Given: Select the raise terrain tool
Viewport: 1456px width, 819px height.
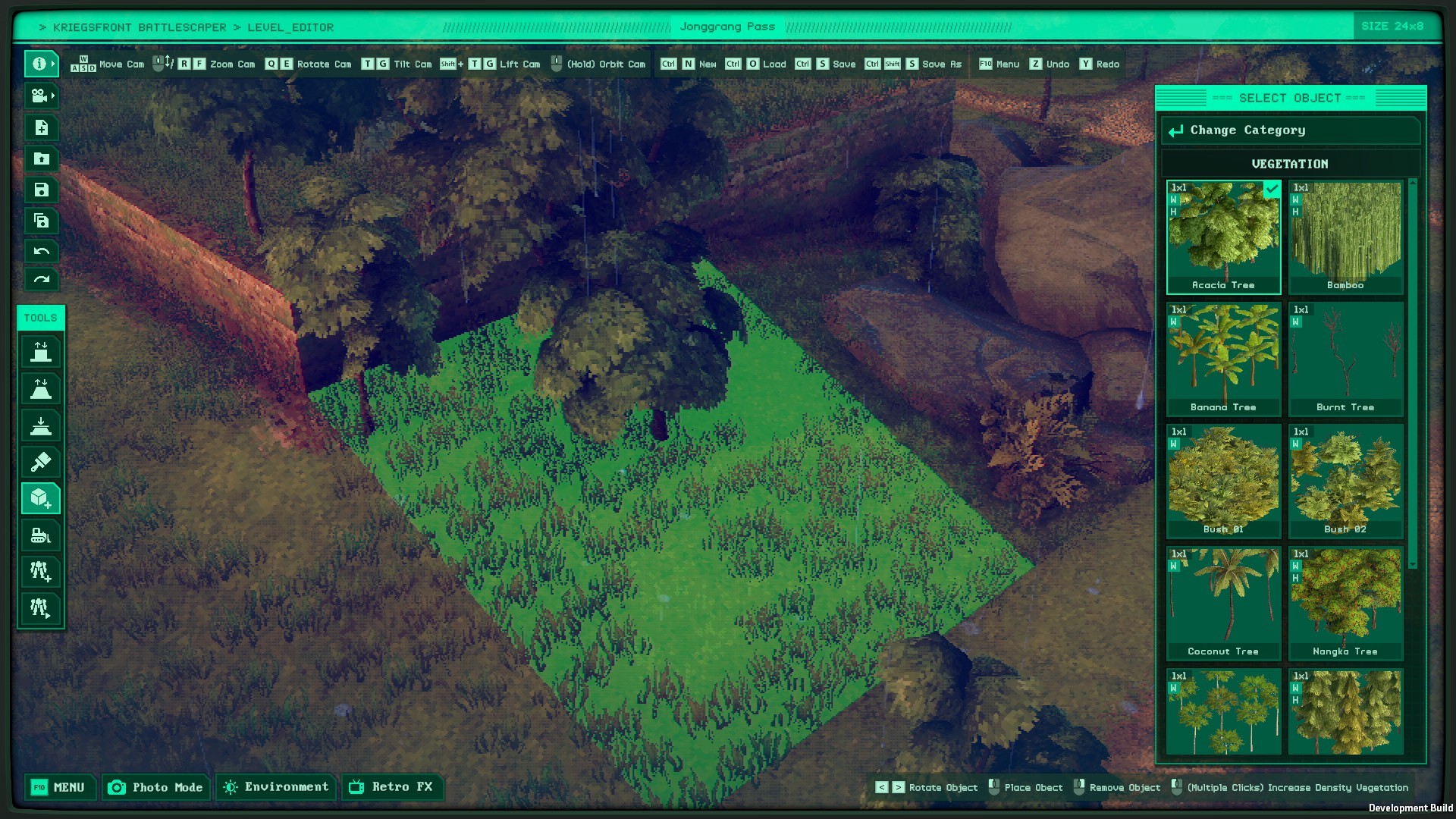Looking at the screenshot, I should tap(41, 350).
